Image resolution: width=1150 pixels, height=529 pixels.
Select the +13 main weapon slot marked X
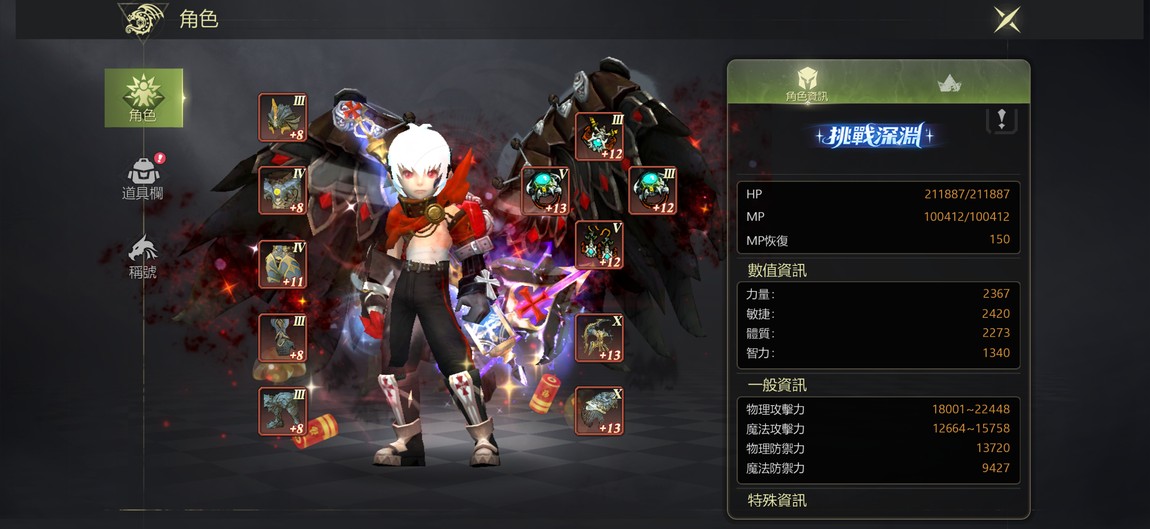point(600,338)
